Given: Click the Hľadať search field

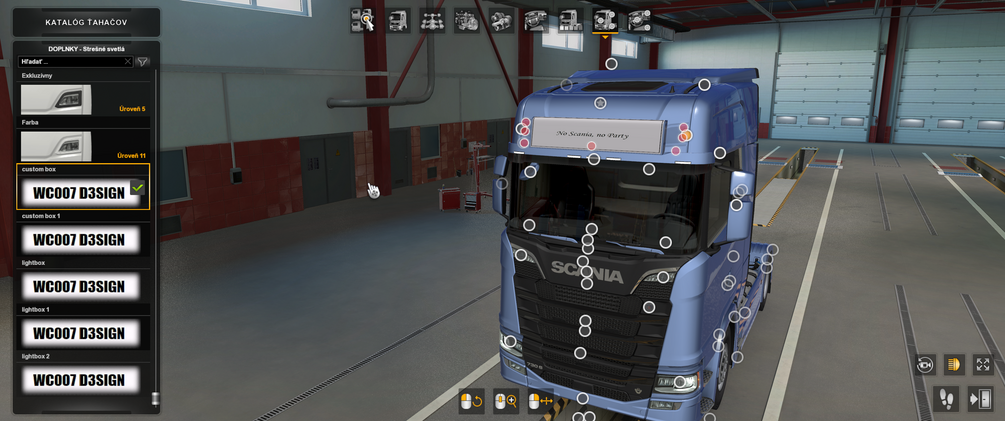Looking at the screenshot, I should [72, 62].
